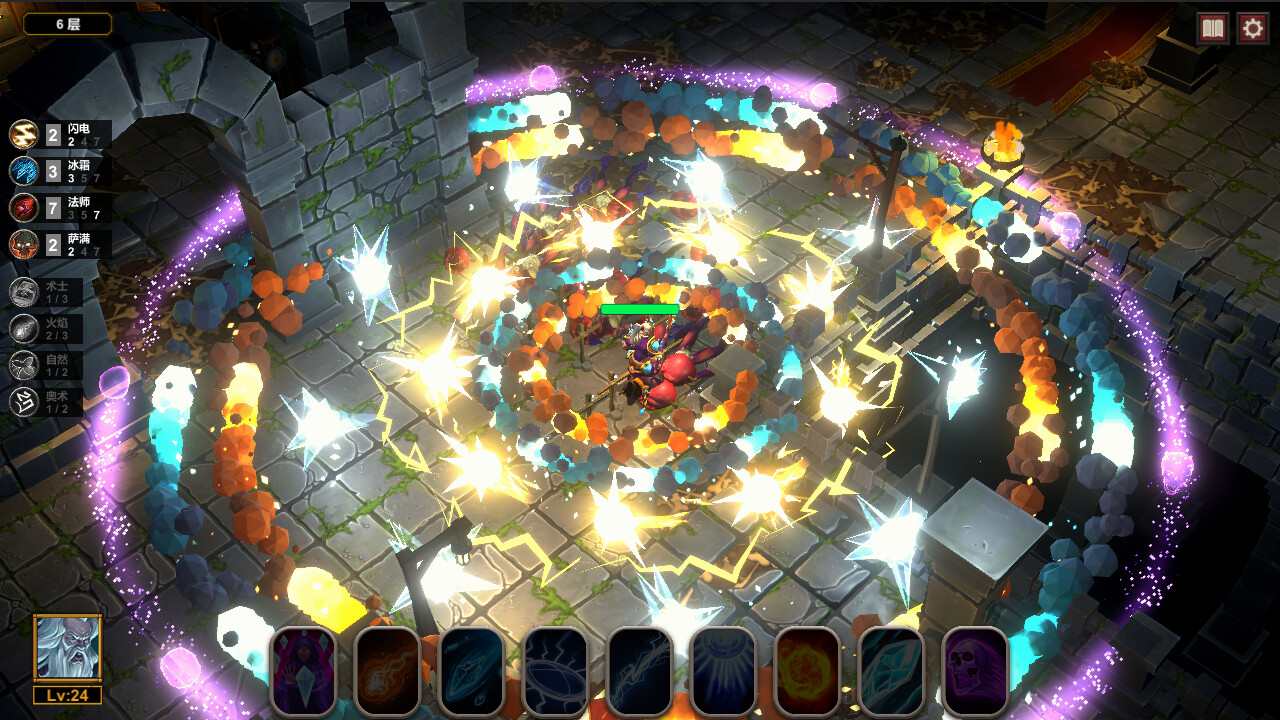The height and width of the screenshot is (720, 1280).
Task: Select the inactive 术士 warlock trait
Action: pyautogui.click(x=47, y=291)
